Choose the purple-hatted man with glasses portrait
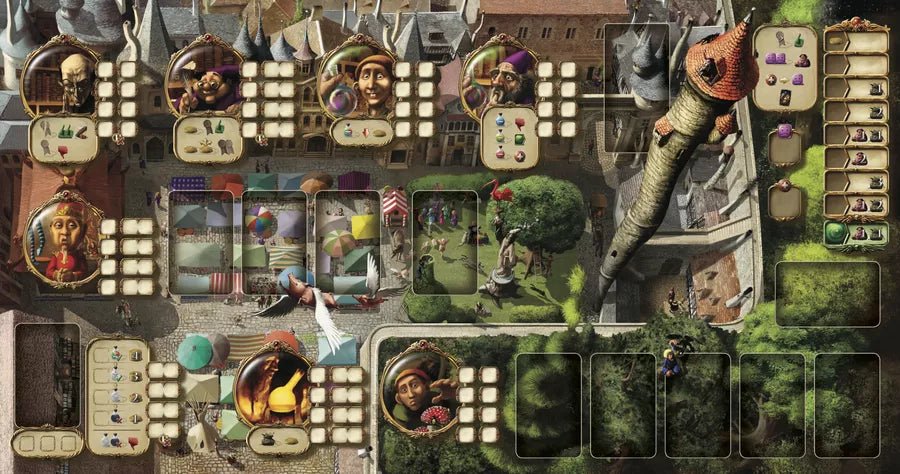The image size is (900, 474). pos(204,78)
